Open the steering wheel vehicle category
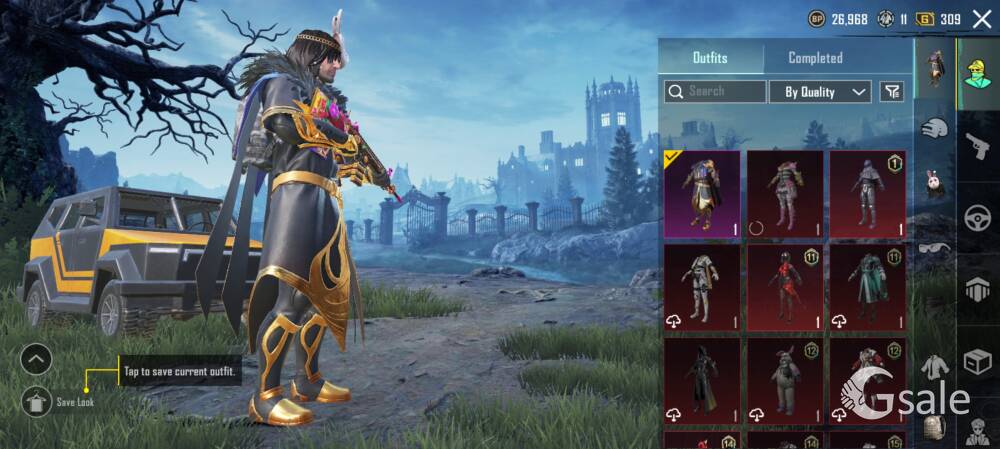This screenshot has width=1000, height=449. coord(977,218)
